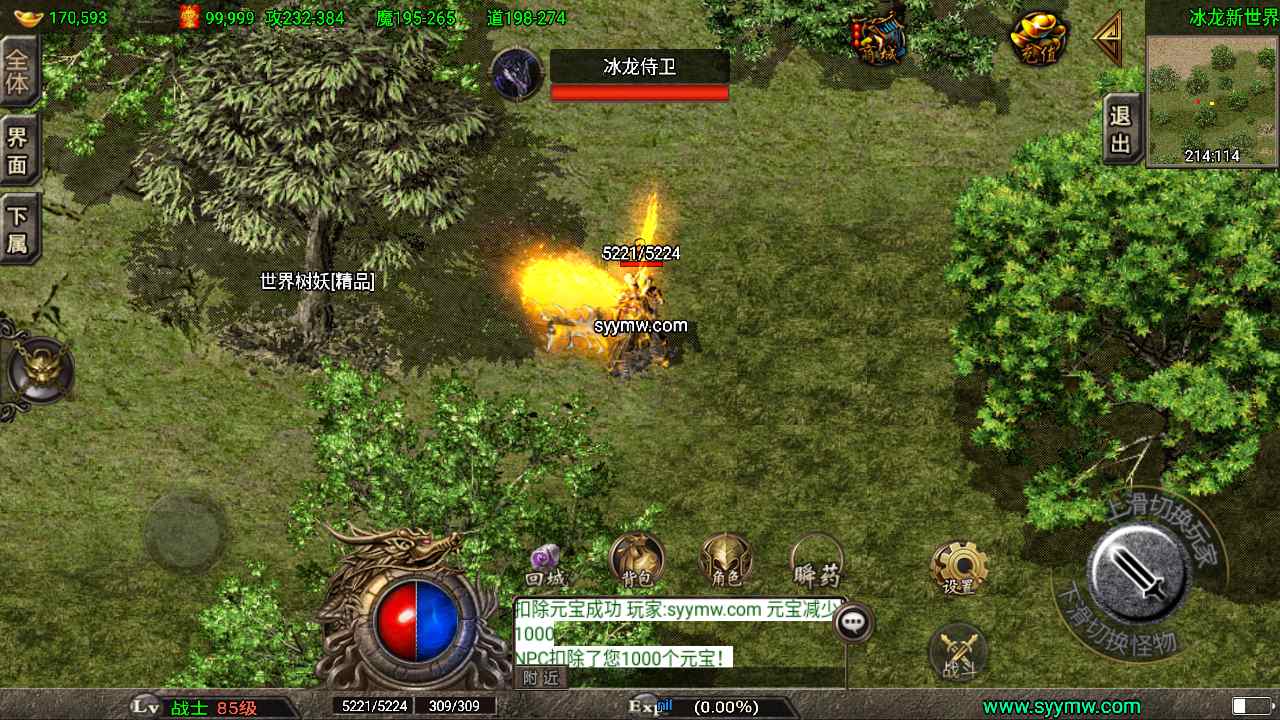The width and height of the screenshot is (1280, 720).
Task: Open the minimap
Action: click(x=1212, y=99)
